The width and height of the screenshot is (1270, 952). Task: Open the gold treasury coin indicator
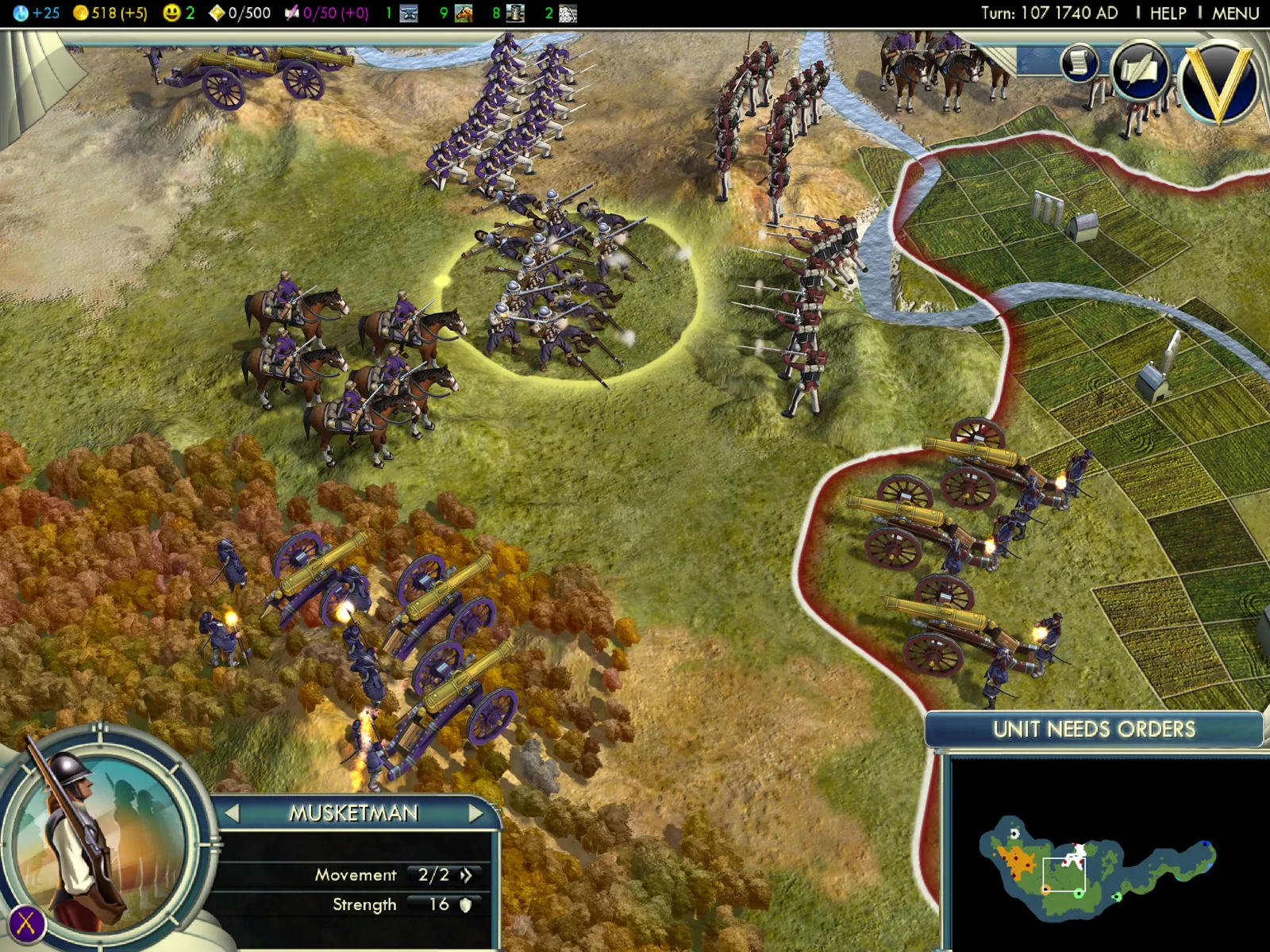[80, 13]
